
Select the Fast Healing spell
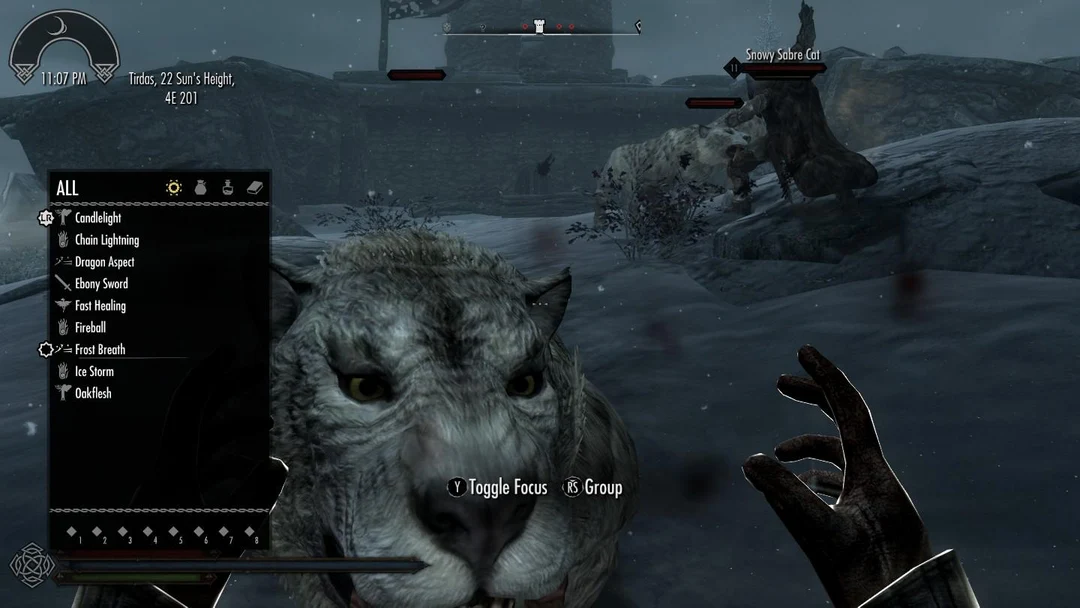100,306
